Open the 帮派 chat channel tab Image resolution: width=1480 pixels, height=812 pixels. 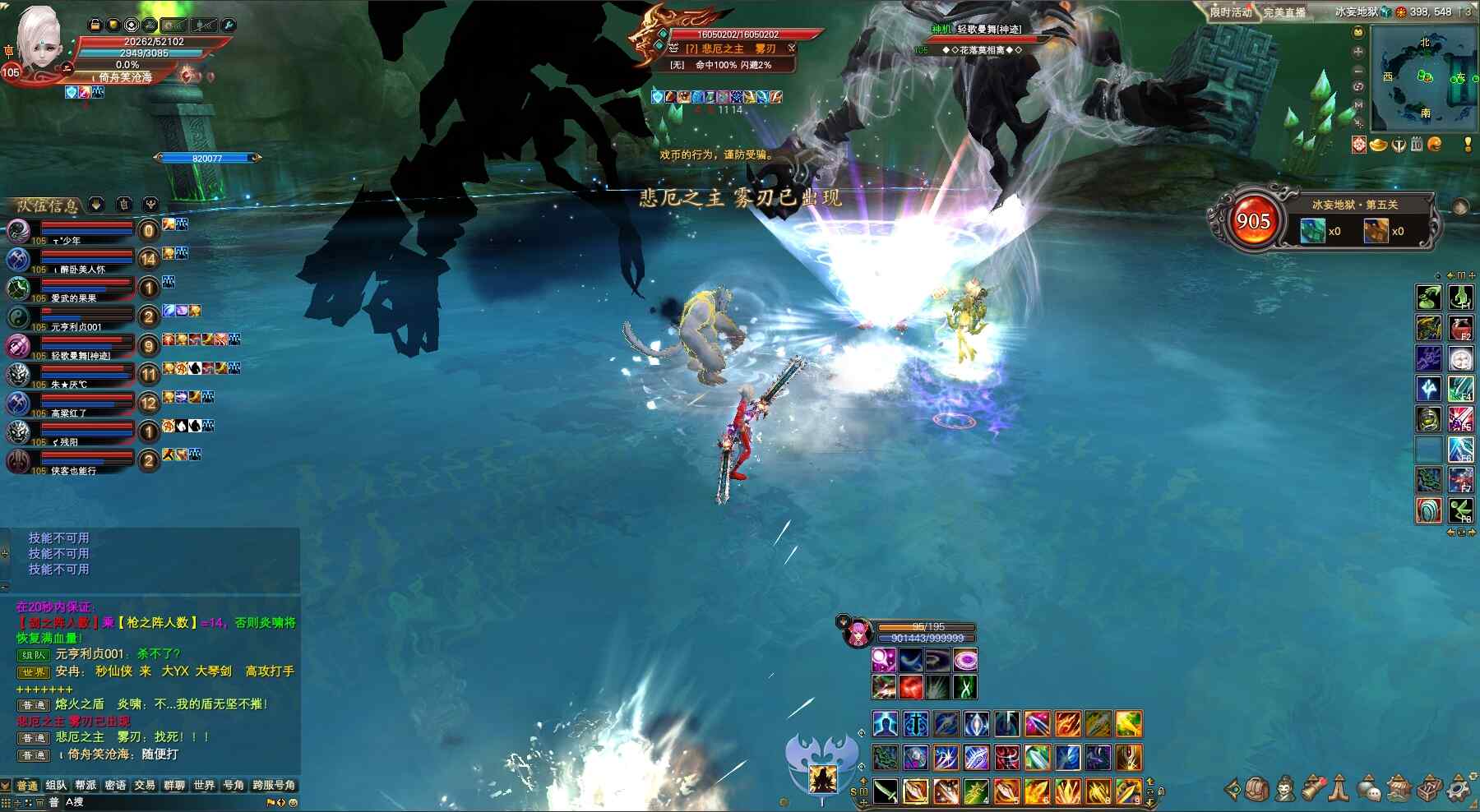[86, 786]
